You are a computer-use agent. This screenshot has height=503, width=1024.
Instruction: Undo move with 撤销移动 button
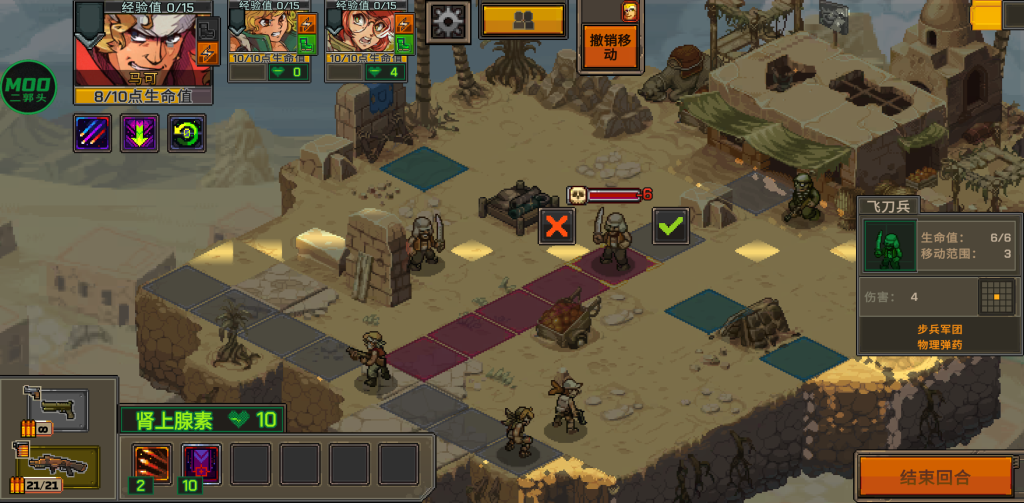610,47
